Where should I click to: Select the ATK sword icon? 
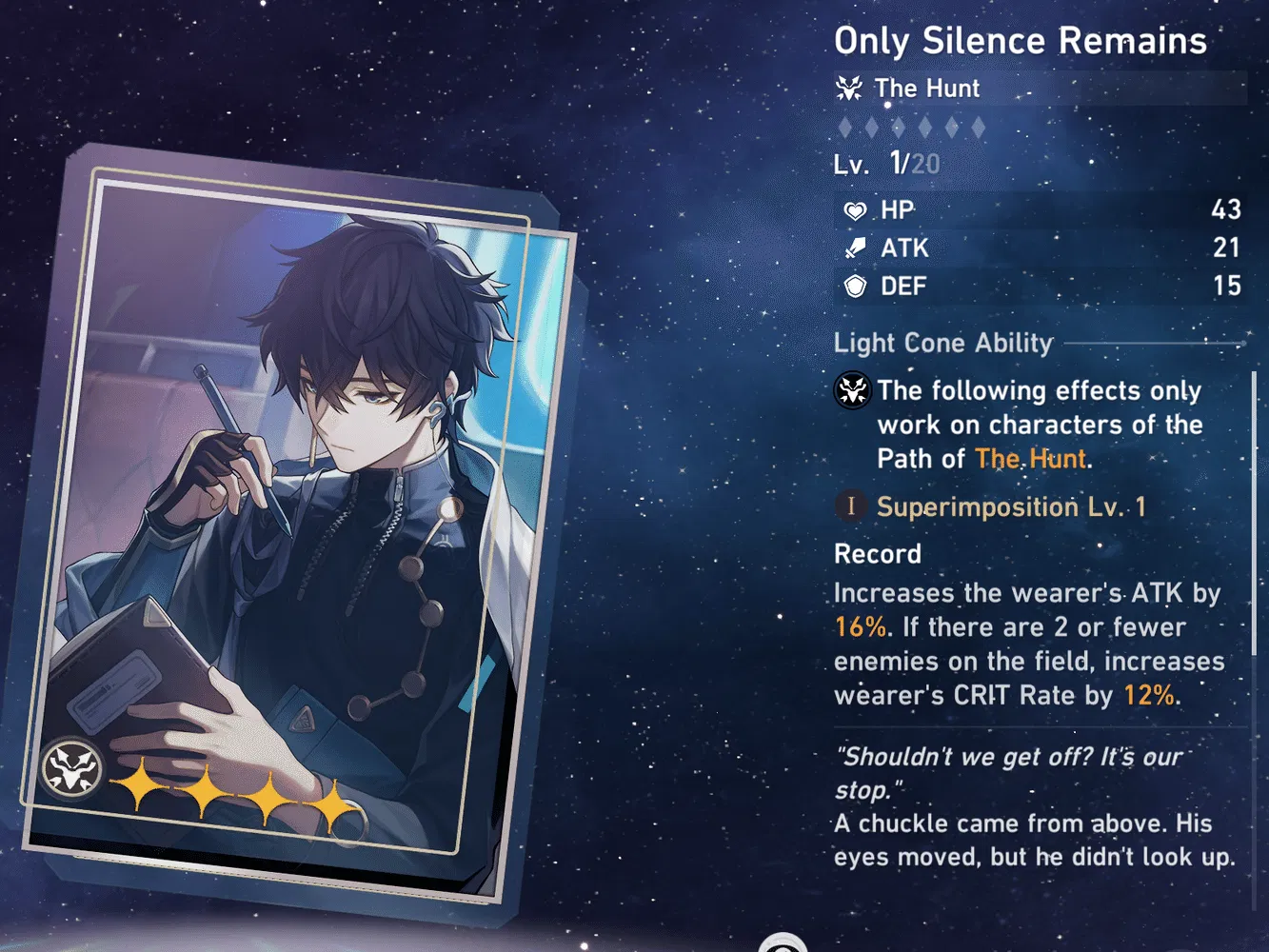856,248
